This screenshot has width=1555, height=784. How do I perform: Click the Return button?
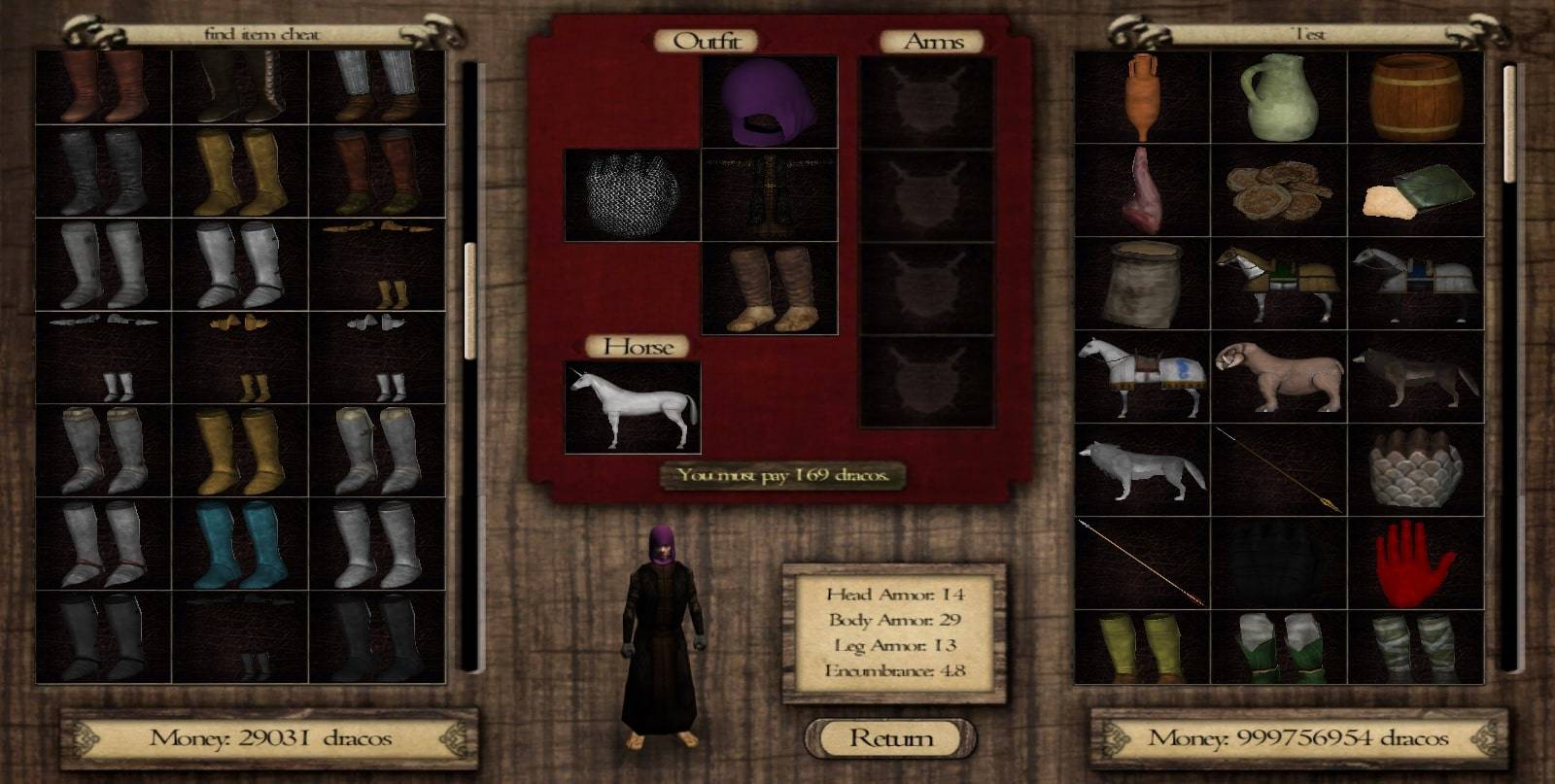890,738
